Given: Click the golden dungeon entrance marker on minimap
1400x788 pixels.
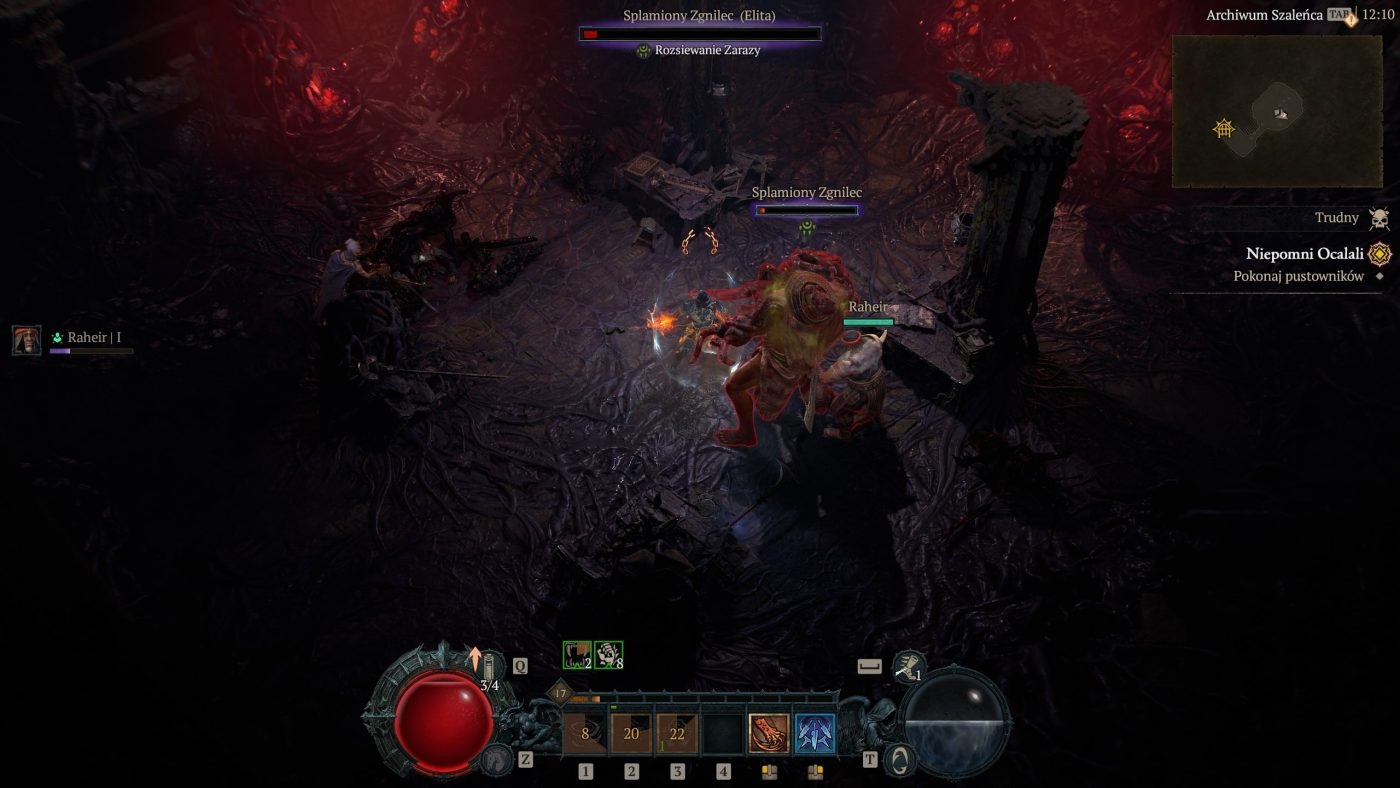Looking at the screenshot, I should (1222, 128).
